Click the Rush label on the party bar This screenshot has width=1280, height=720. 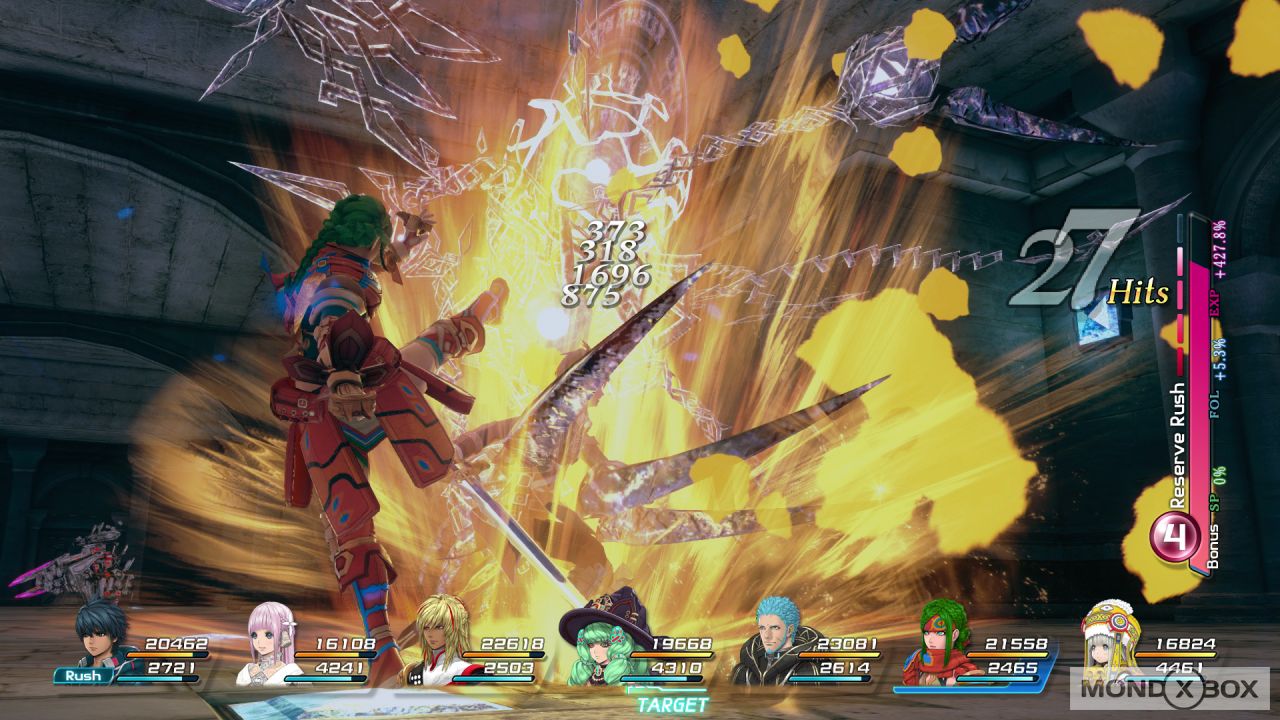click(82, 676)
